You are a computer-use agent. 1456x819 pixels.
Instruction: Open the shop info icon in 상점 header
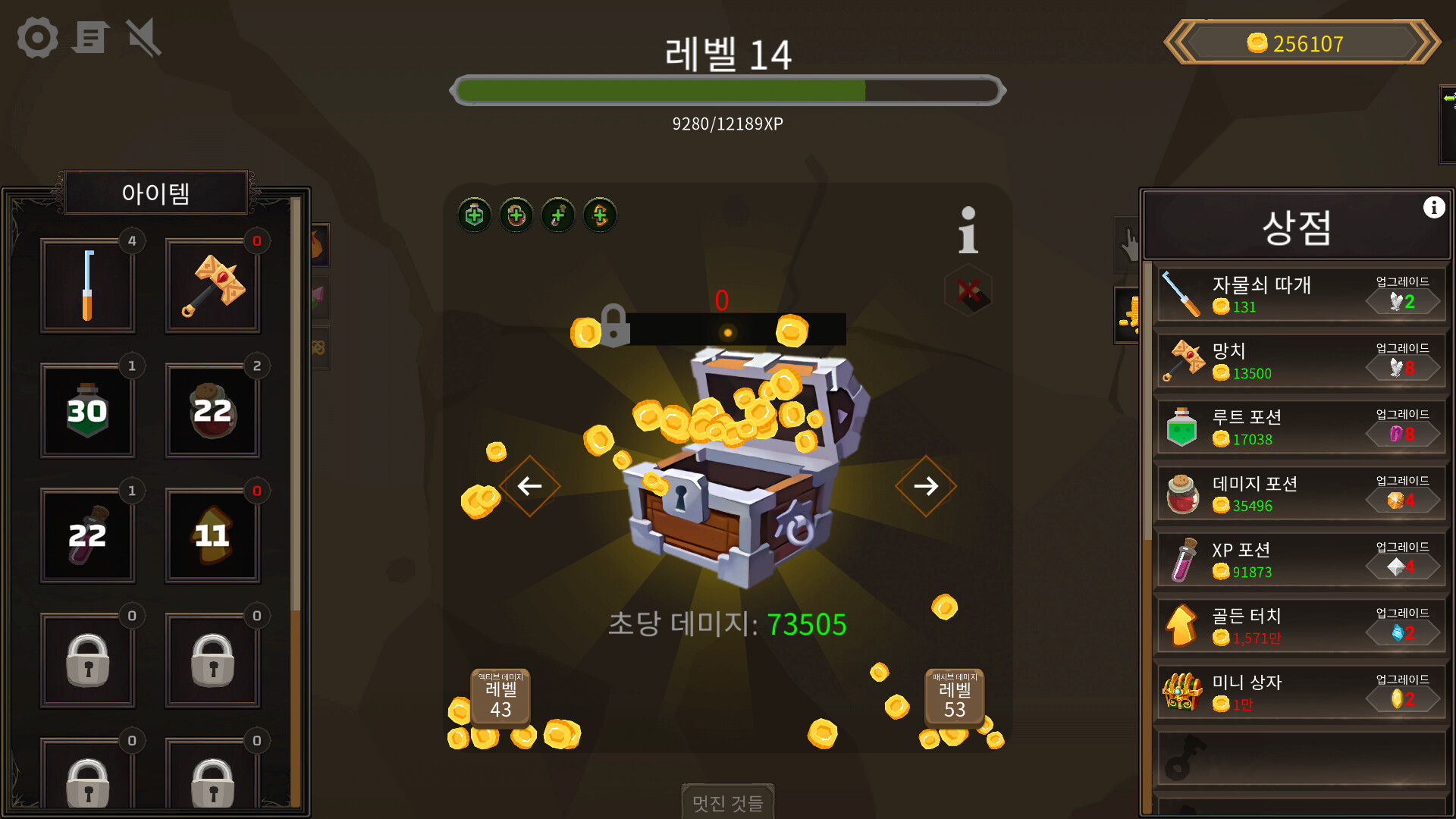pyautogui.click(x=1433, y=207)
